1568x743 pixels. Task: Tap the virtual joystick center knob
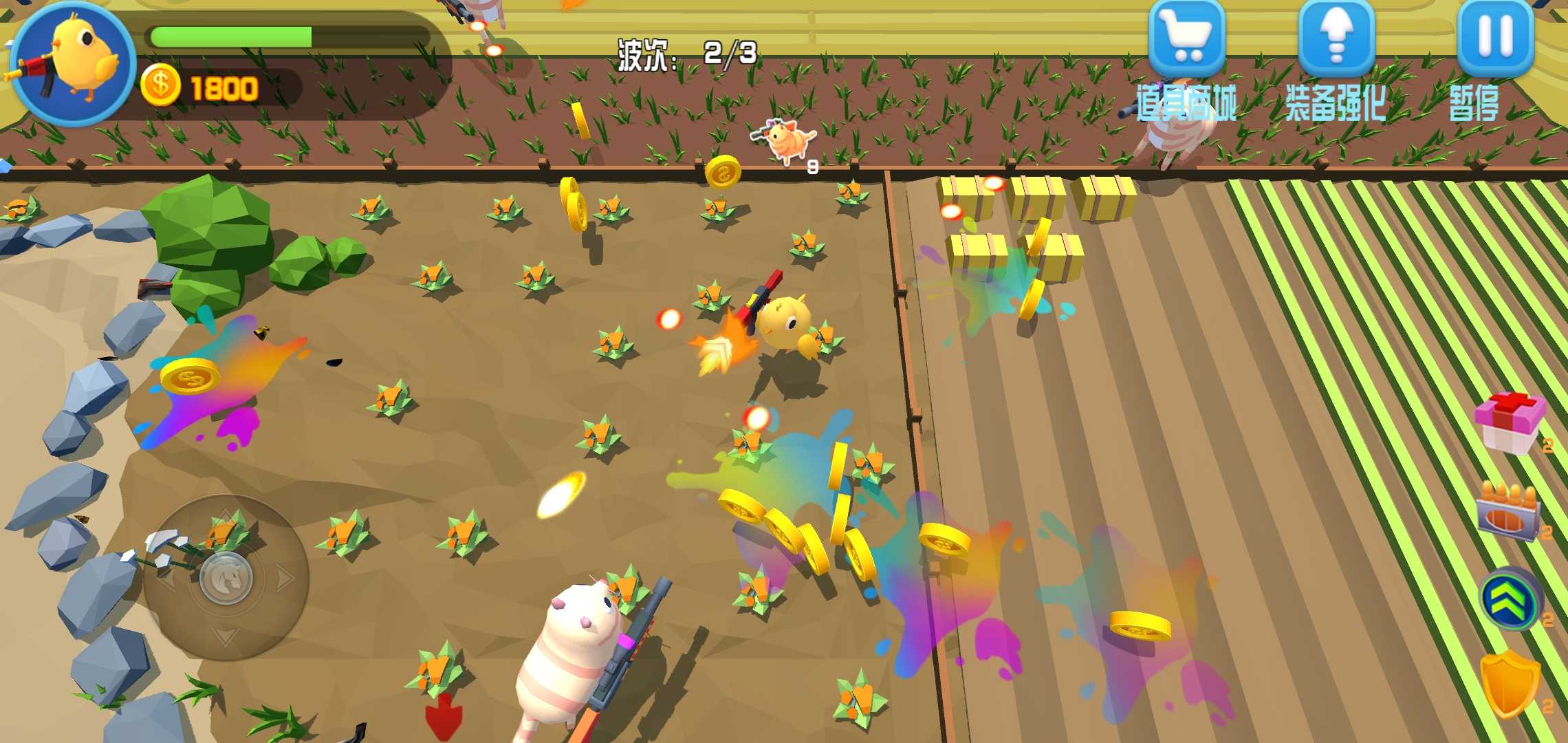tap(226, 579)
